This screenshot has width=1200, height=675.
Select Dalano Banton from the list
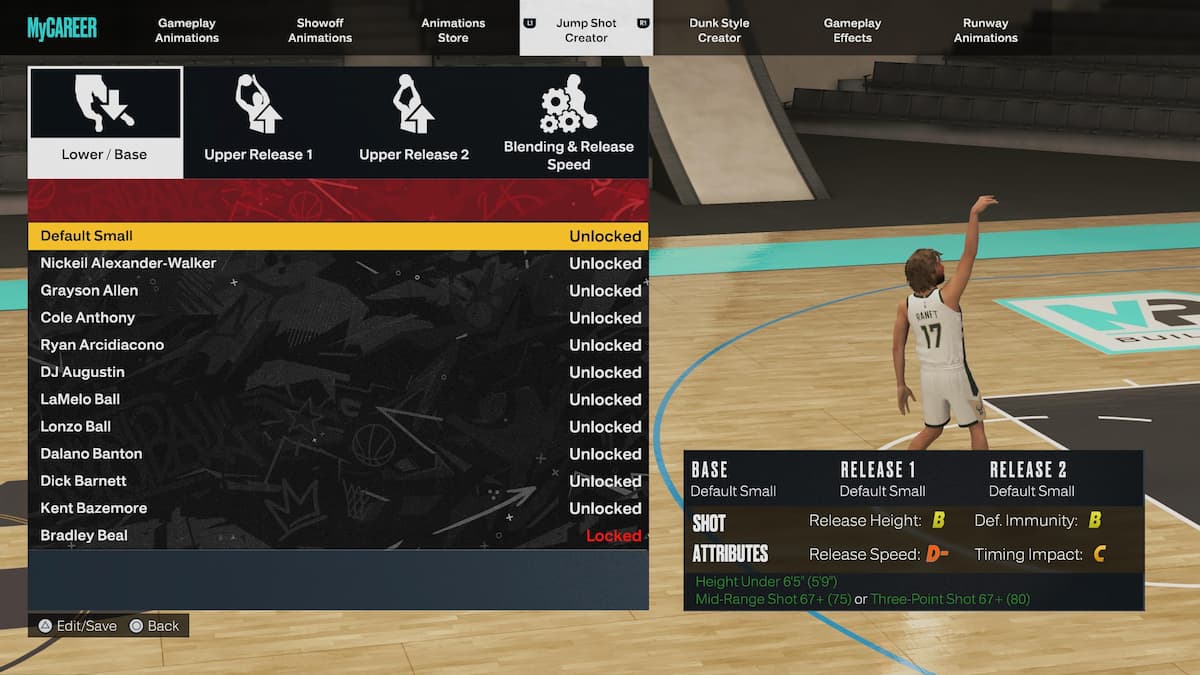pos(338,454)
